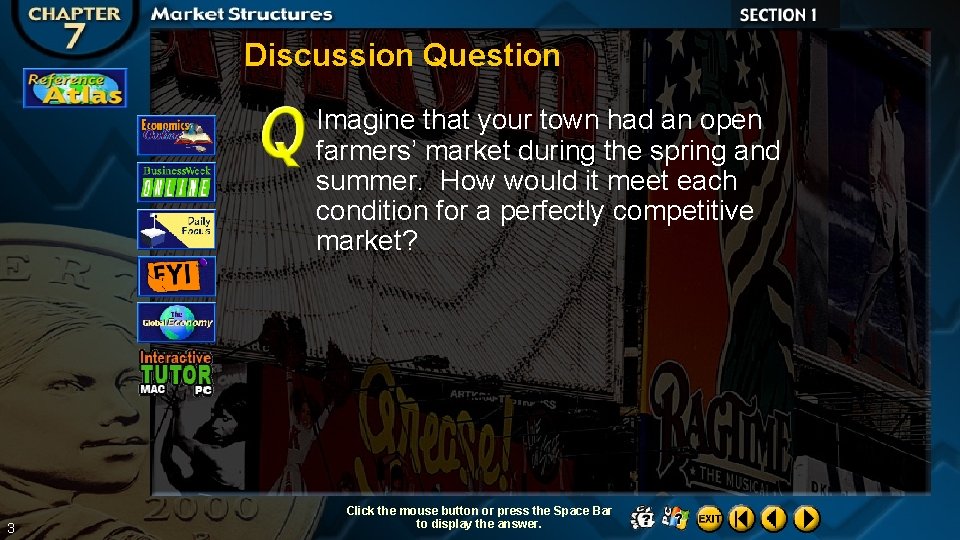Viewport: 960px width, 540px height.
Task: Select The Global Economy button
Action: (x=176, y=322)
